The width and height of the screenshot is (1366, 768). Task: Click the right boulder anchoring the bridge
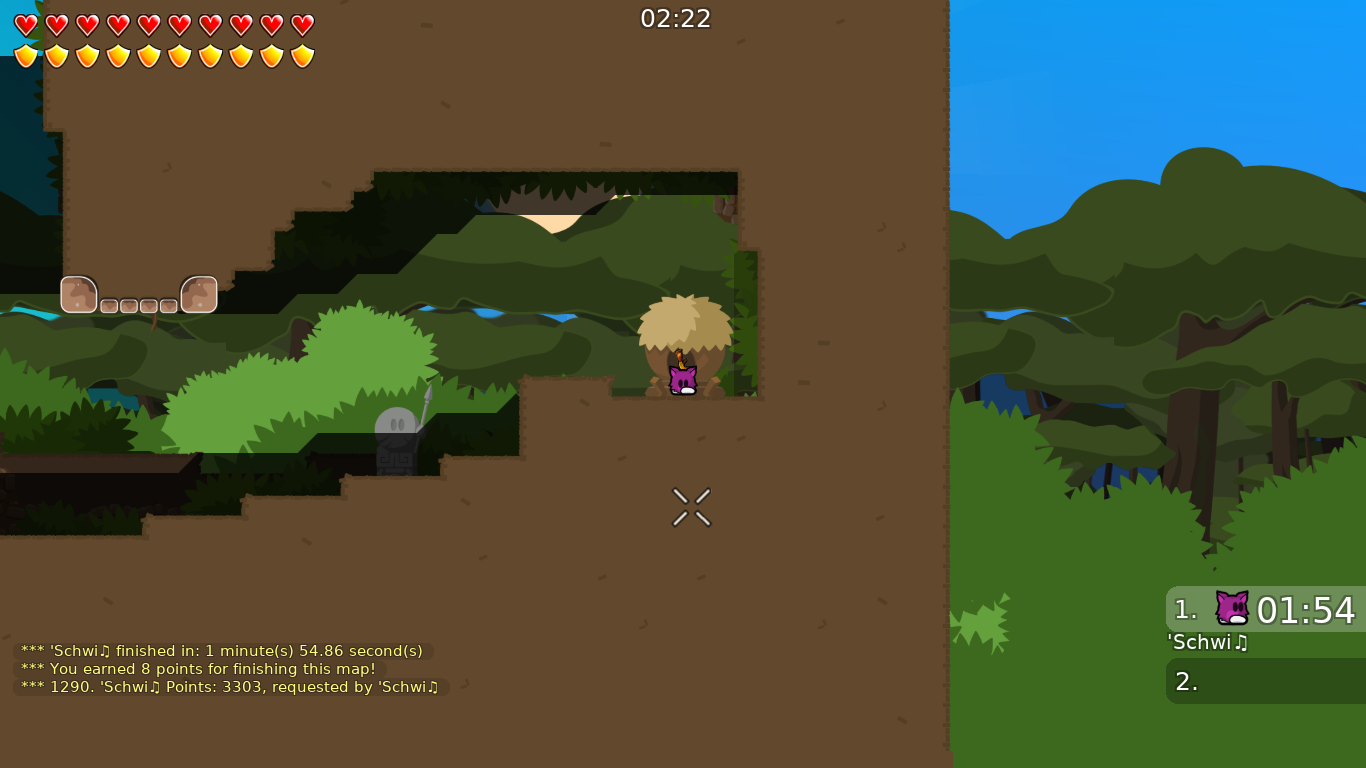point(199,294)
